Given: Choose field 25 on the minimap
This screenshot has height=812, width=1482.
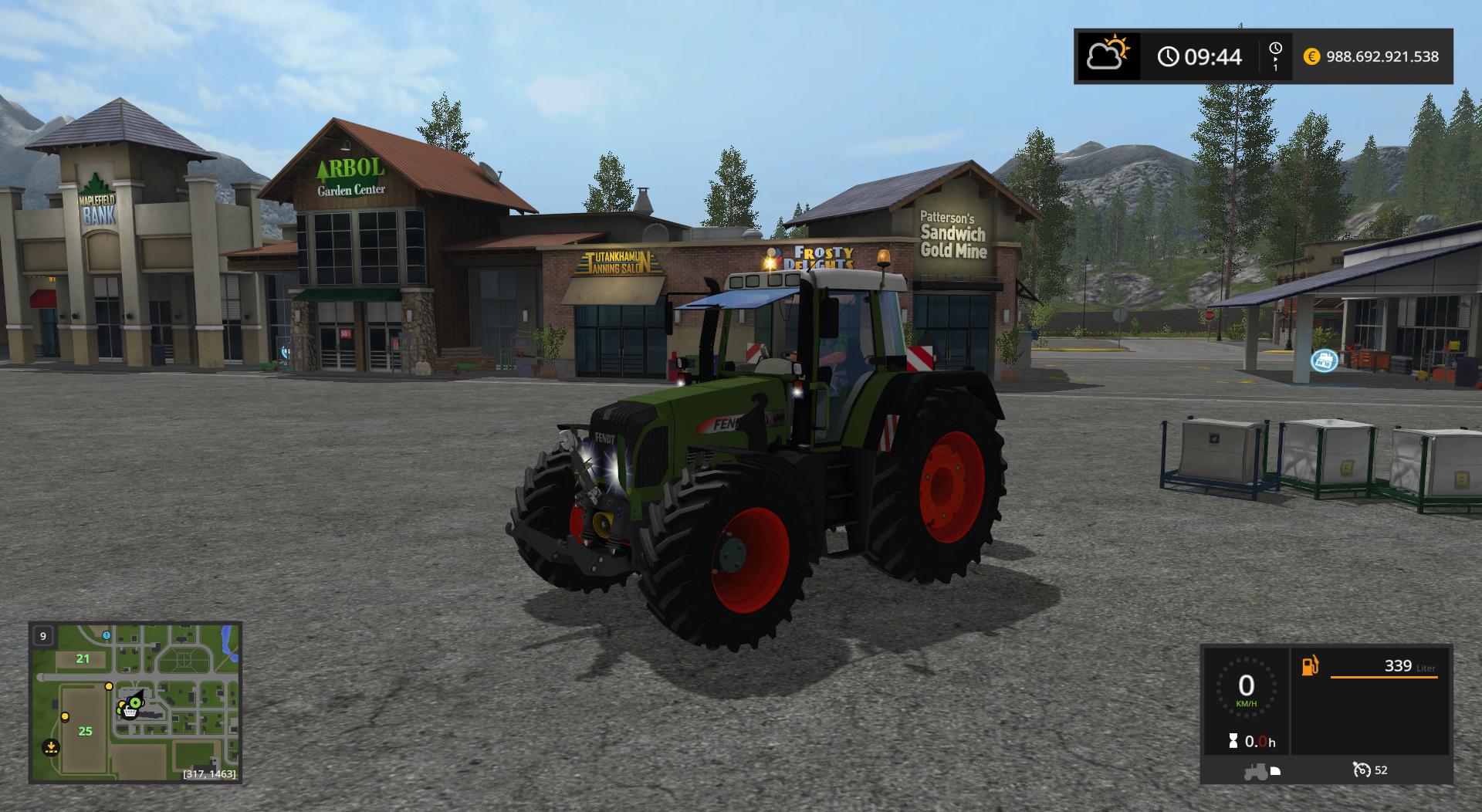Looking at the screenshot, I should click(x=85, y=731).
